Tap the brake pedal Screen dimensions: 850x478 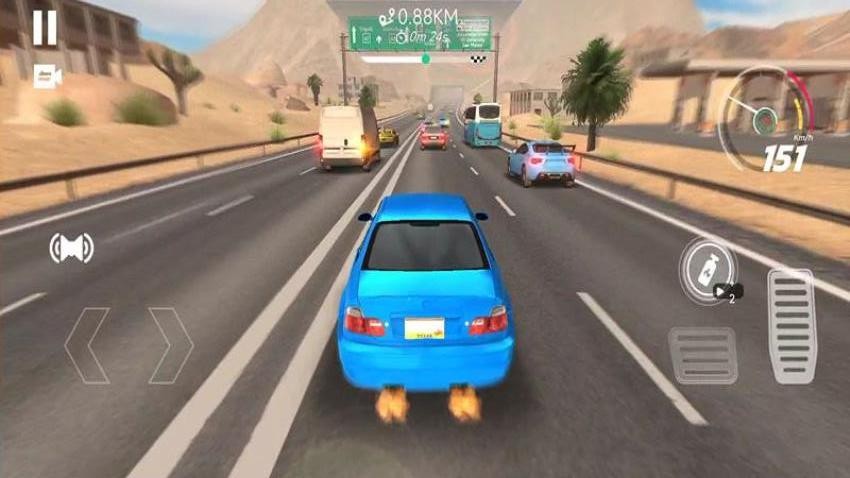coord(703,356)
